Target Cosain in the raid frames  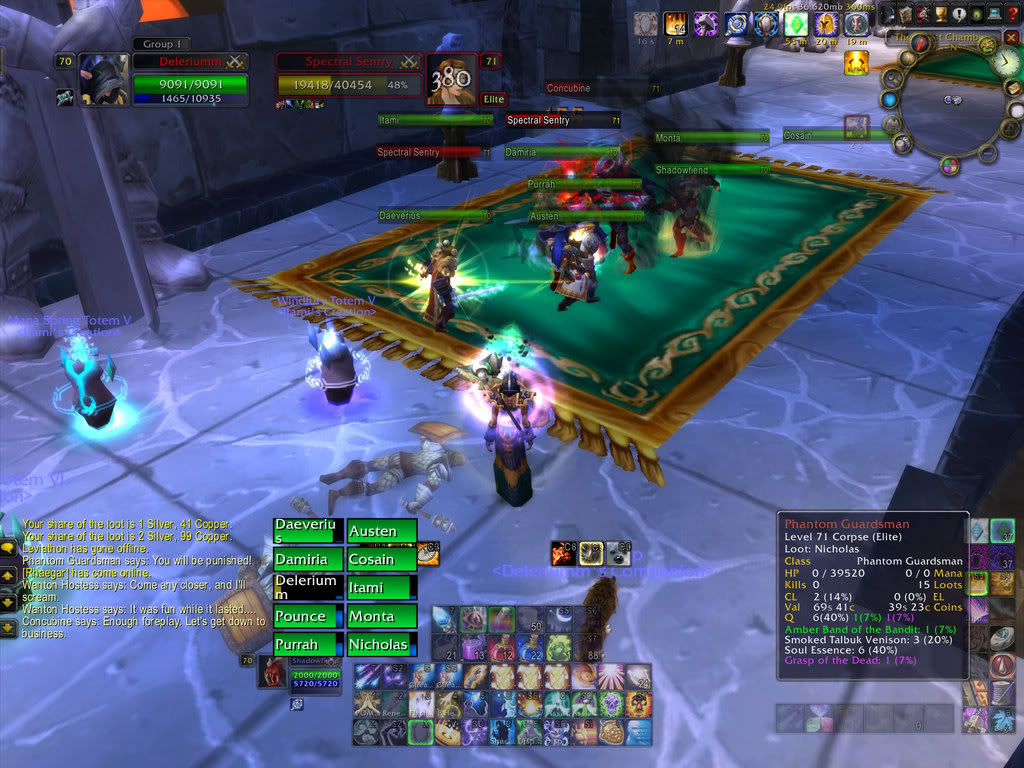point(381,560)
